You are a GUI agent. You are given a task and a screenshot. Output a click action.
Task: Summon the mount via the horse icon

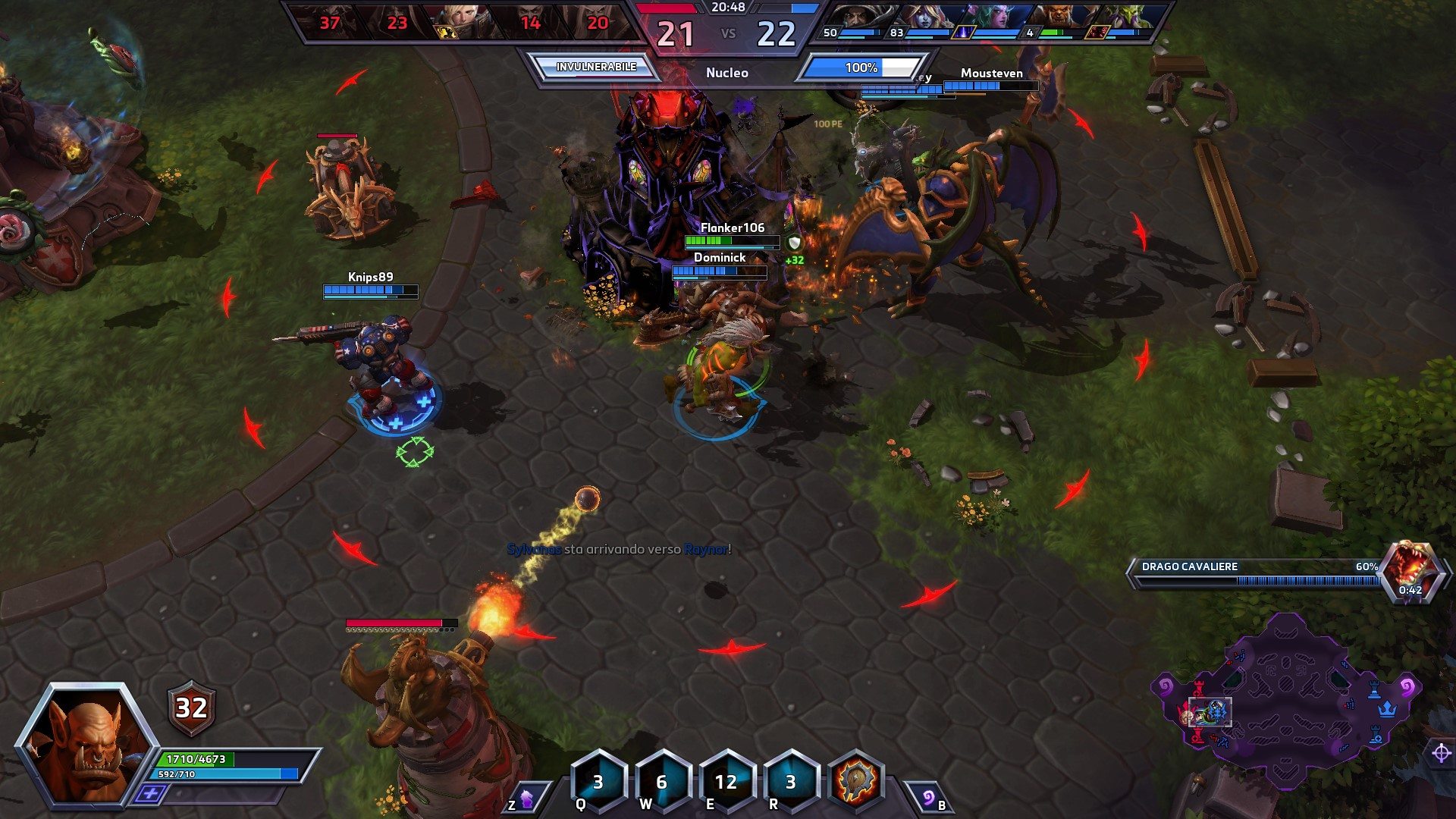[x=526, y=798]
